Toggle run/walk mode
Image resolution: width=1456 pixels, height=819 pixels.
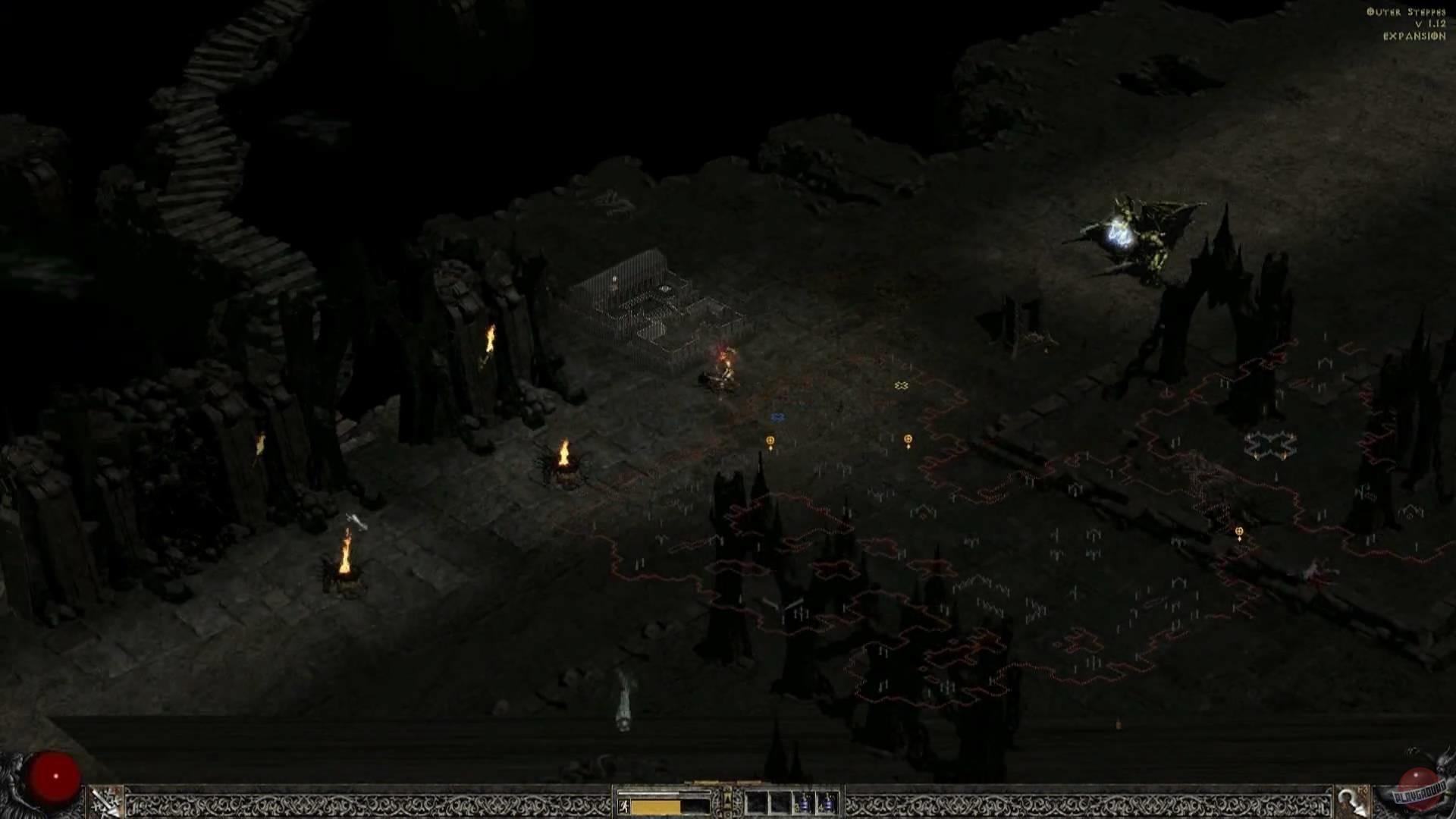click(624, 805)
